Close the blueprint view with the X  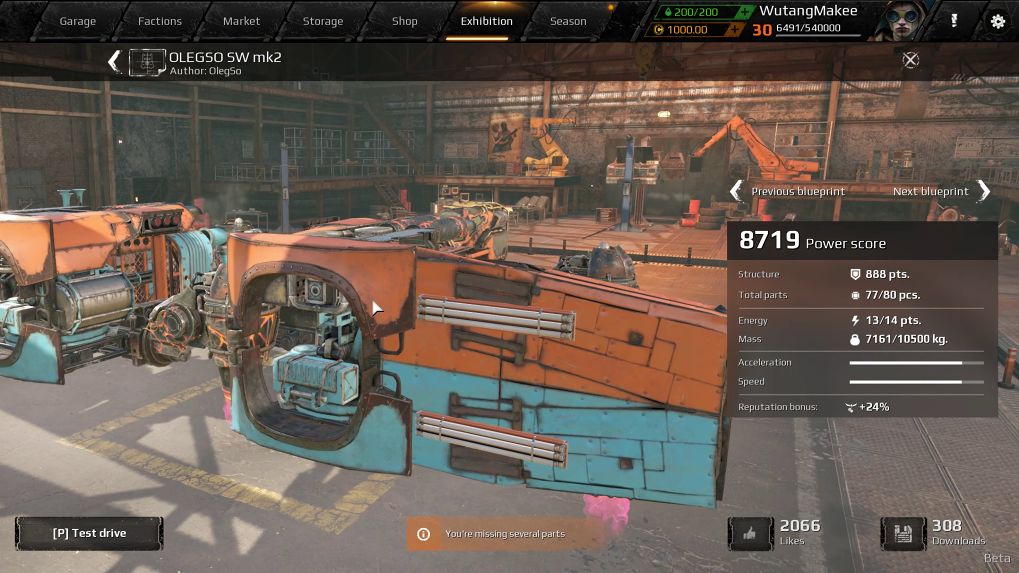tap(910, 60)
